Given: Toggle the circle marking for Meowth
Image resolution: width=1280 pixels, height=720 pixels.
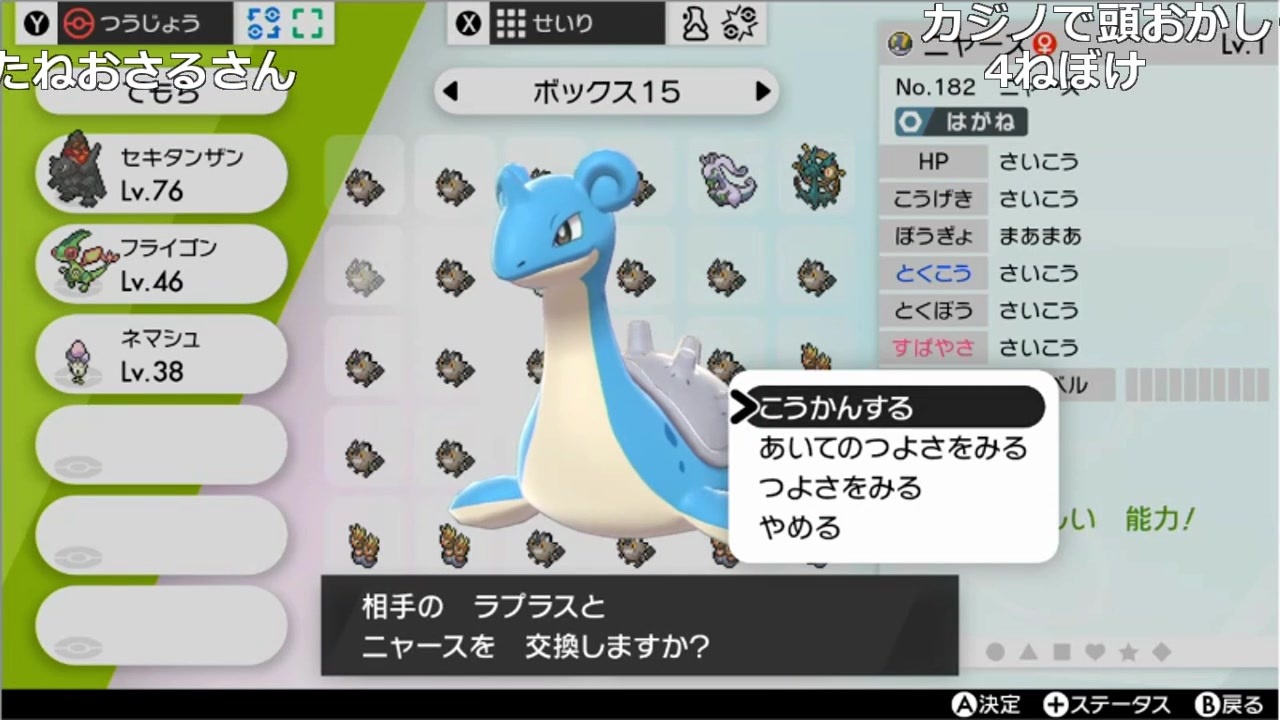Looking at the screenshot, I should [x=996, y=651].
